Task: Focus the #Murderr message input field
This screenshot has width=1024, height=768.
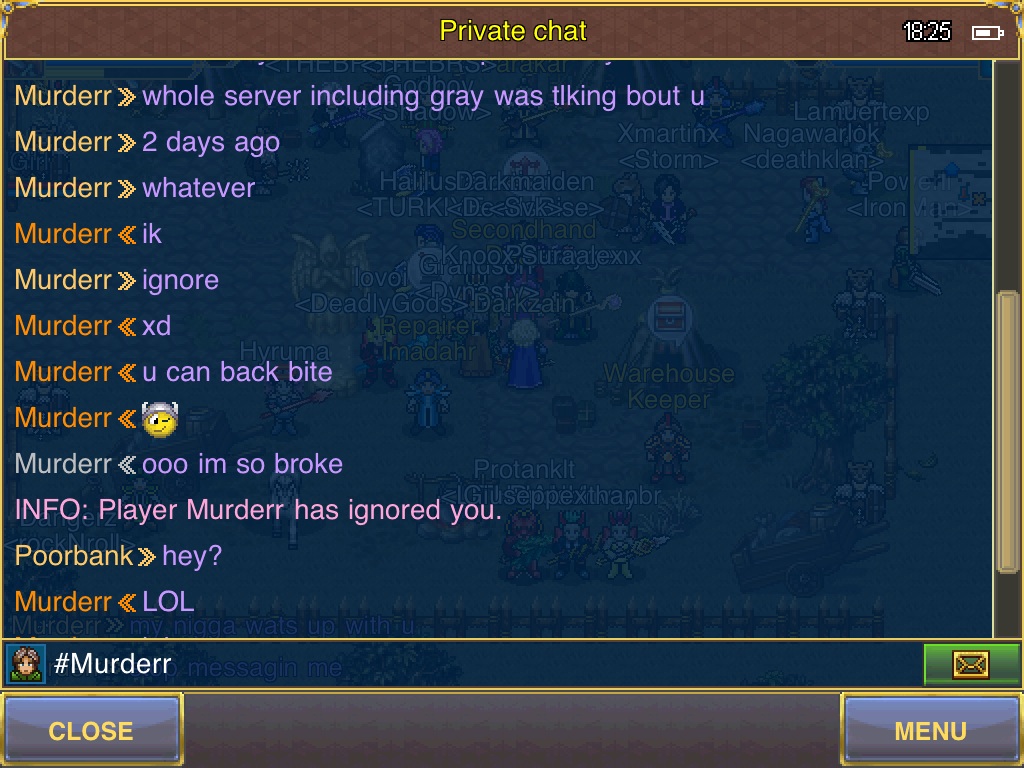Action: point(480,664)
